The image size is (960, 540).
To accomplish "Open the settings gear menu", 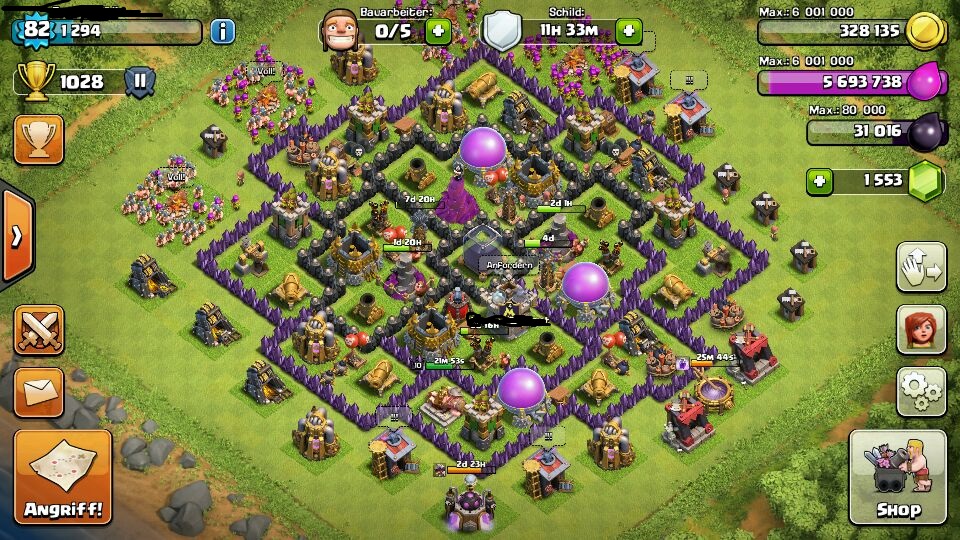I will tap(921, 392).
